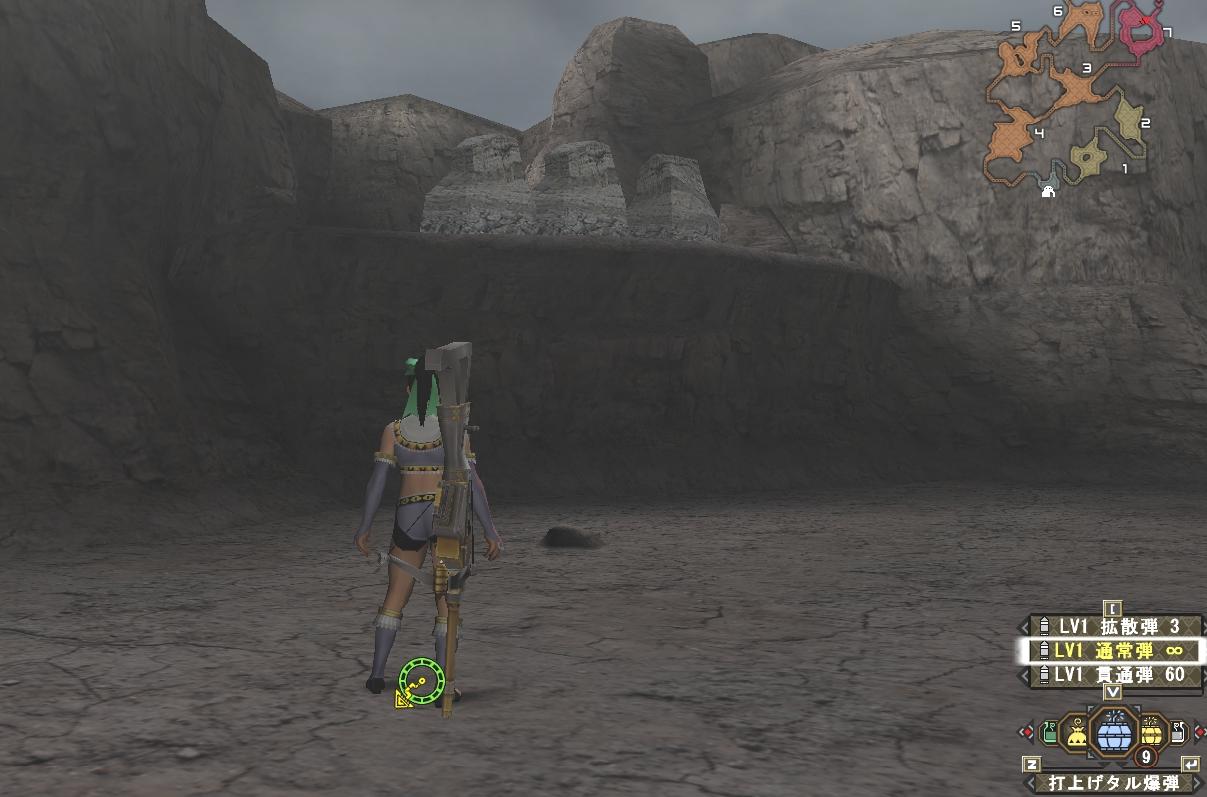
Task: Select the white bottle item icon
Action: pyautogui.click(x=1177, y=734)
